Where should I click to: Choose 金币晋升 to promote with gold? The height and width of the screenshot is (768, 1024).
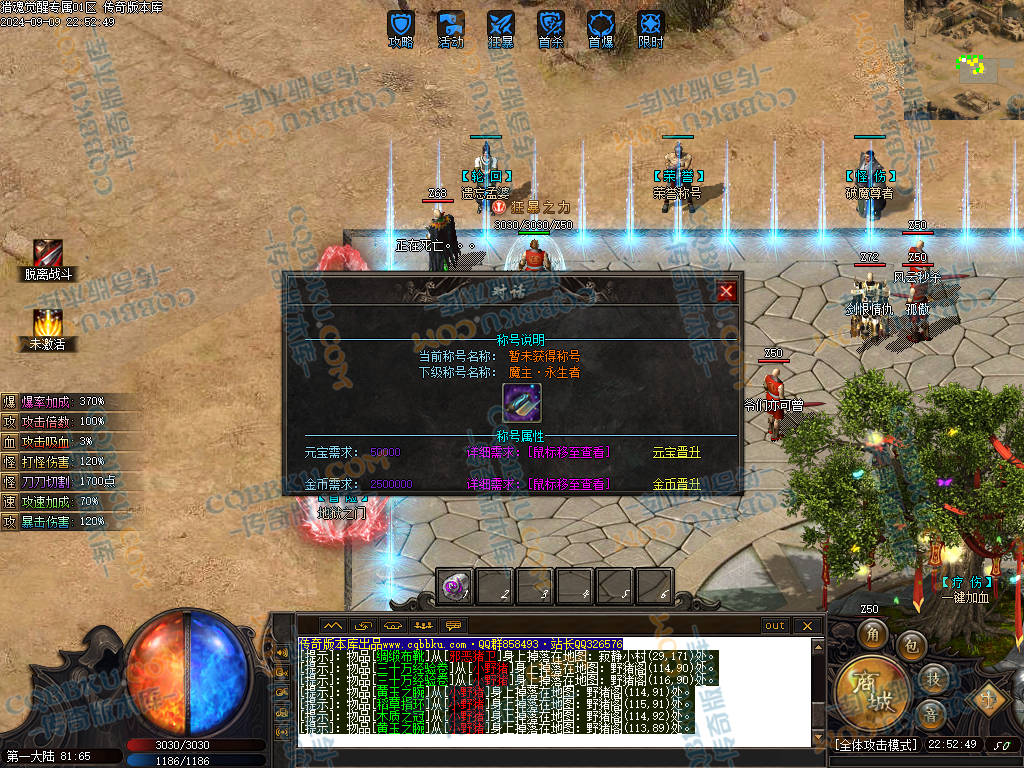tap(677, 484)
